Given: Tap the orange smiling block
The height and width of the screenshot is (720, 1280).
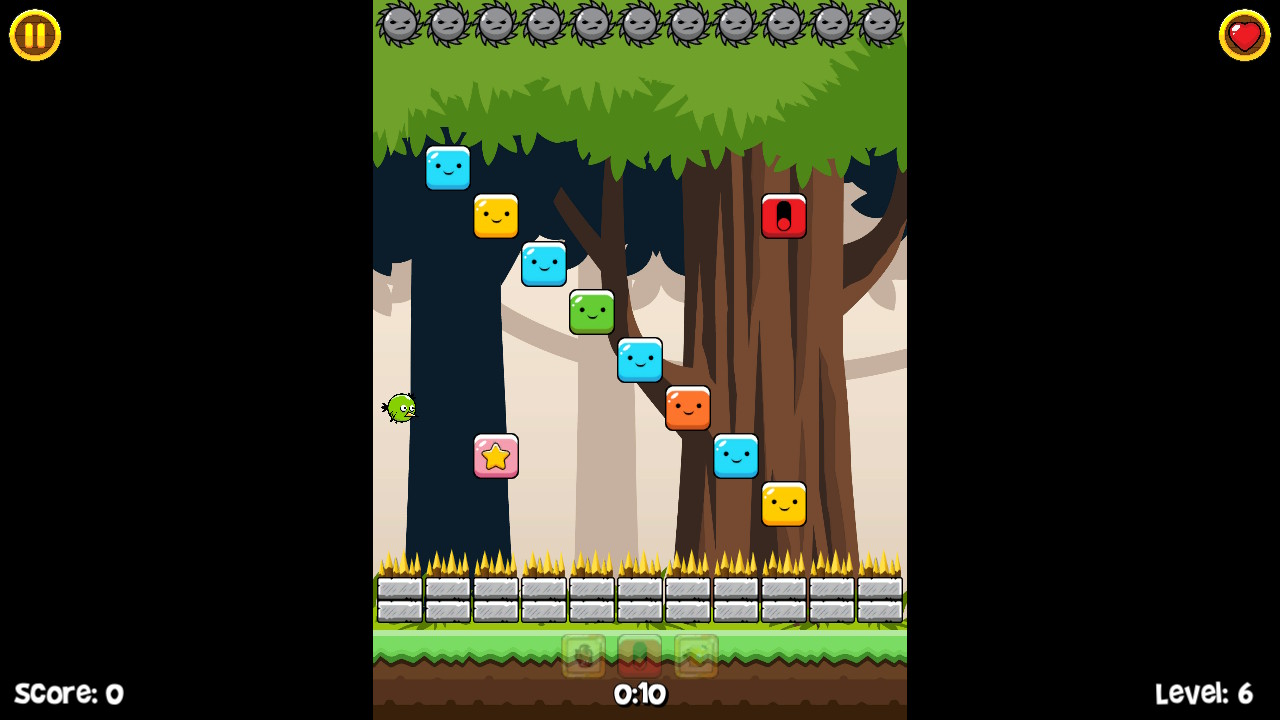Looking at the screenshot, I should pyautogui.click(x=689, y=408).
